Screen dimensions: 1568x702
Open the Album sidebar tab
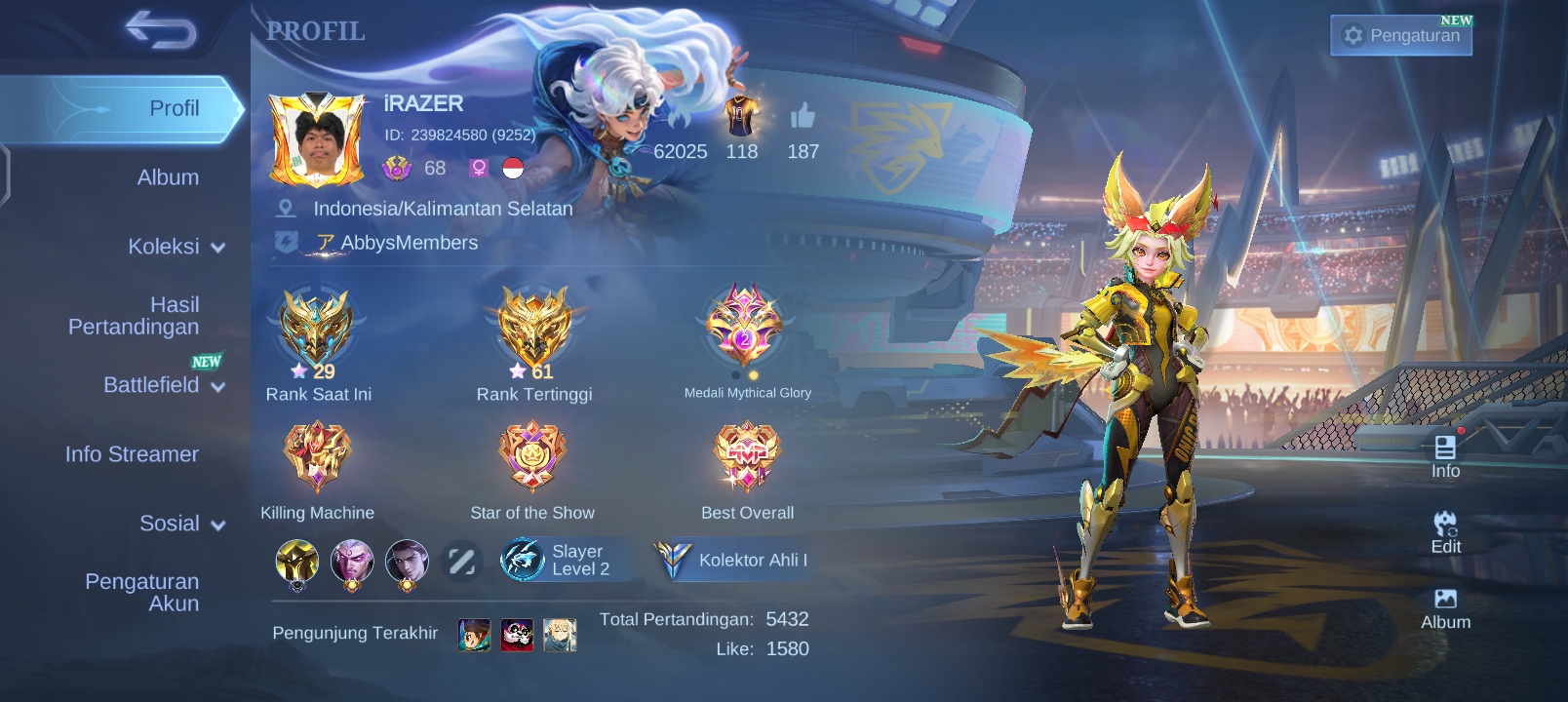point(168,177)
